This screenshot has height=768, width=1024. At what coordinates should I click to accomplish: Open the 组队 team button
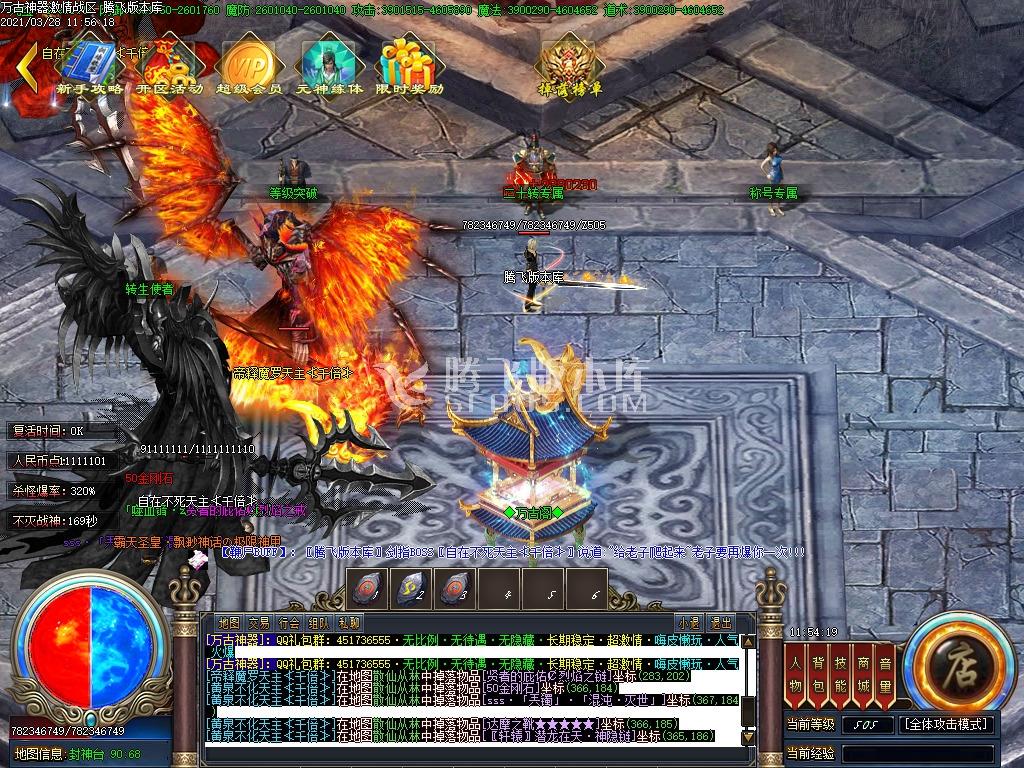point(319,622)
